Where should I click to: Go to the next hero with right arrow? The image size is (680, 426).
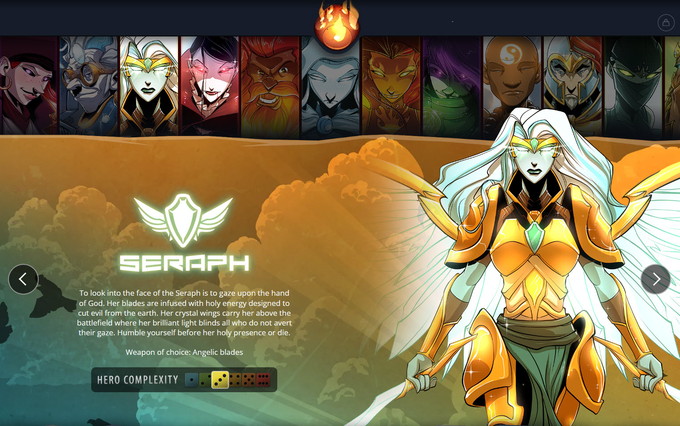point(655,279)
